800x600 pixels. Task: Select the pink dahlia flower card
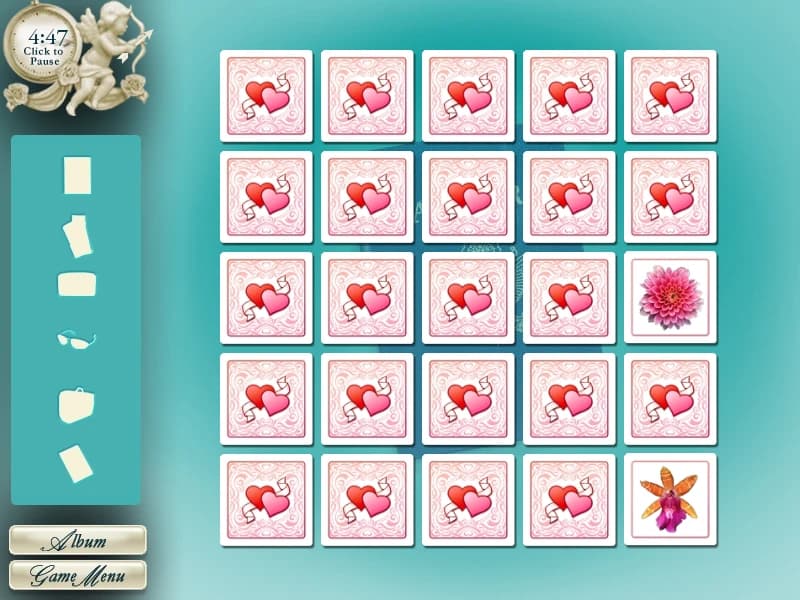click(x=670, y=298)
